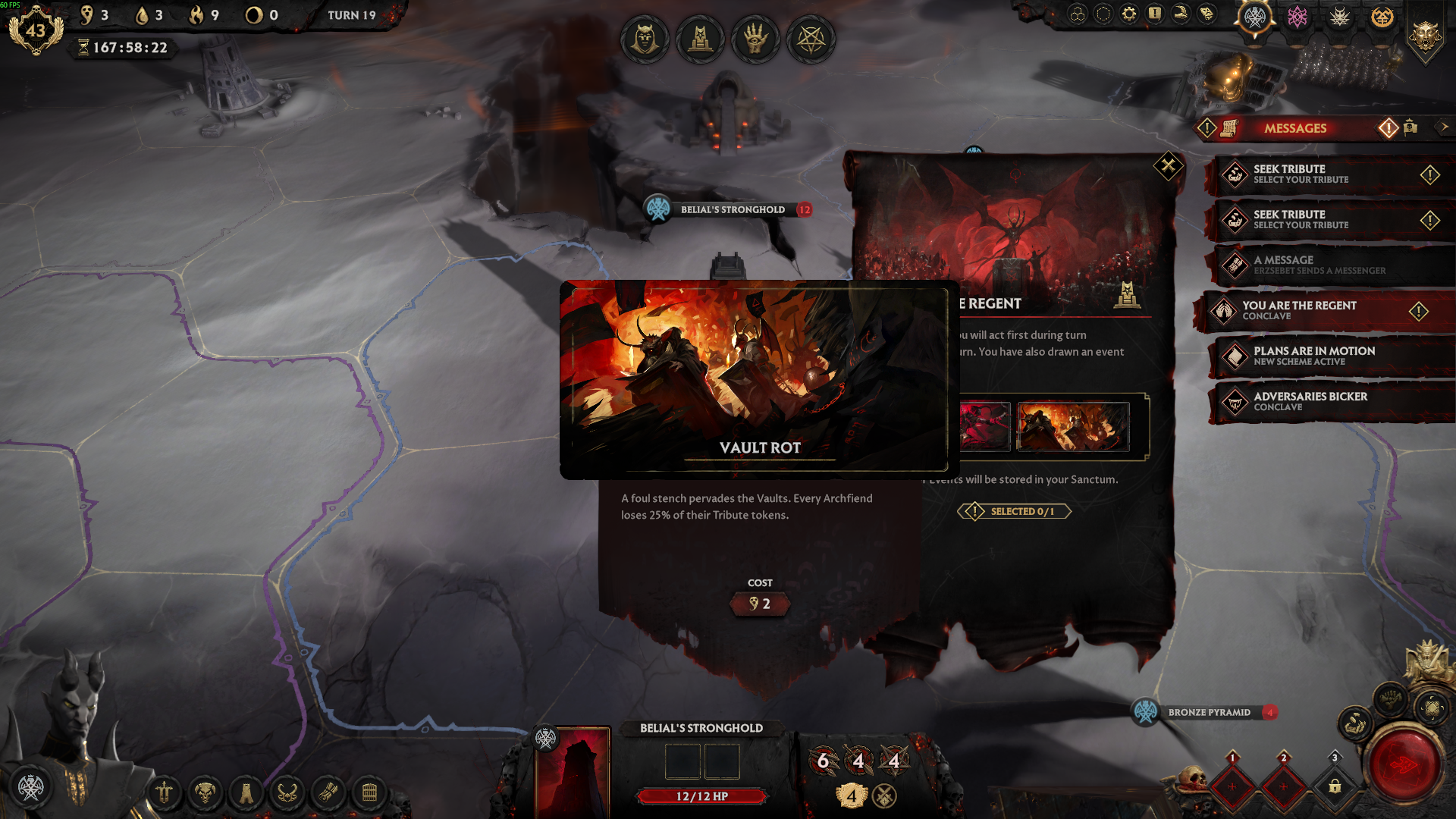Open the settings gear icon

(1129, 14)
